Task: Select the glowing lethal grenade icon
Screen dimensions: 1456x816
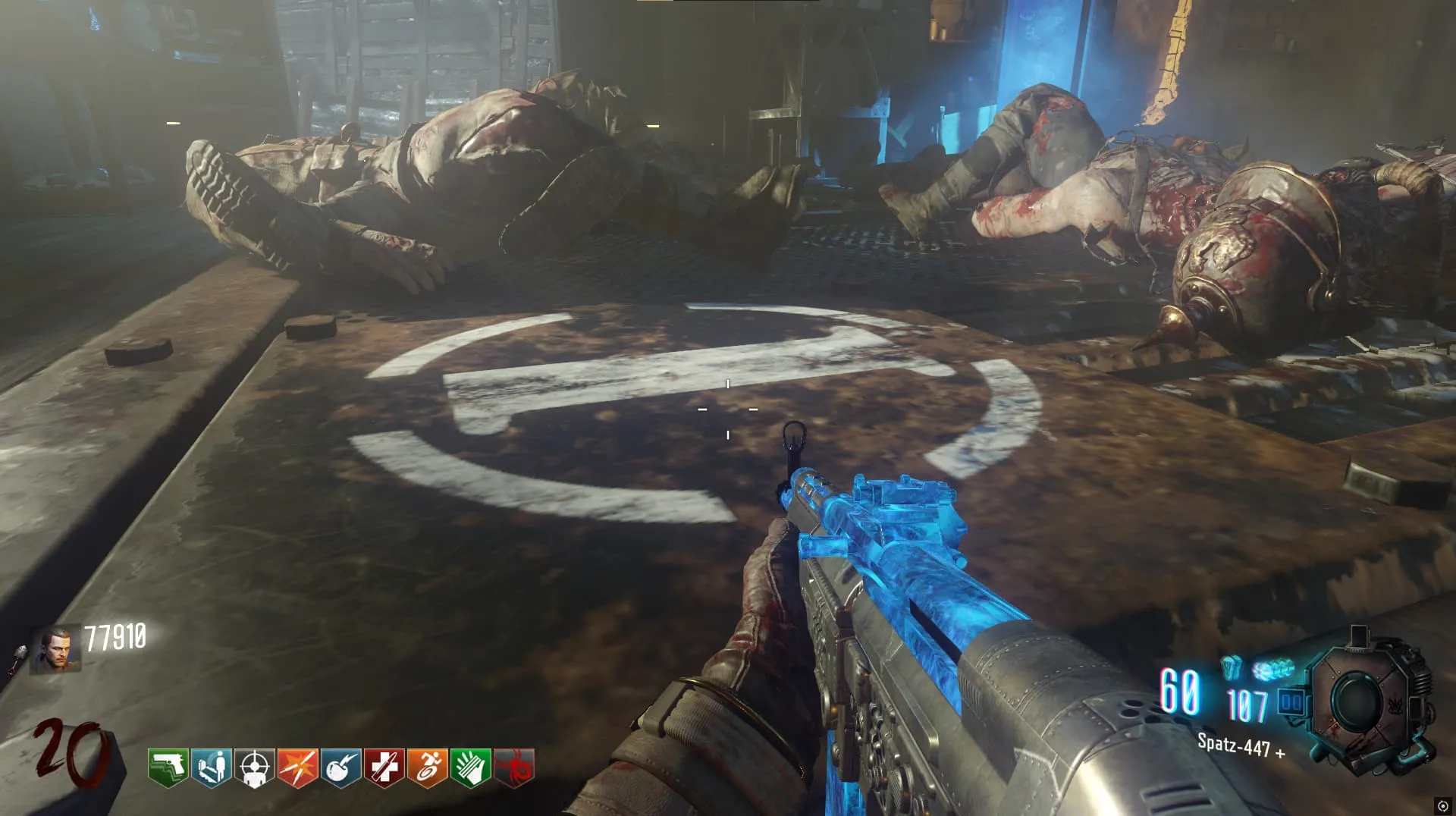Action: [1231, 667]
